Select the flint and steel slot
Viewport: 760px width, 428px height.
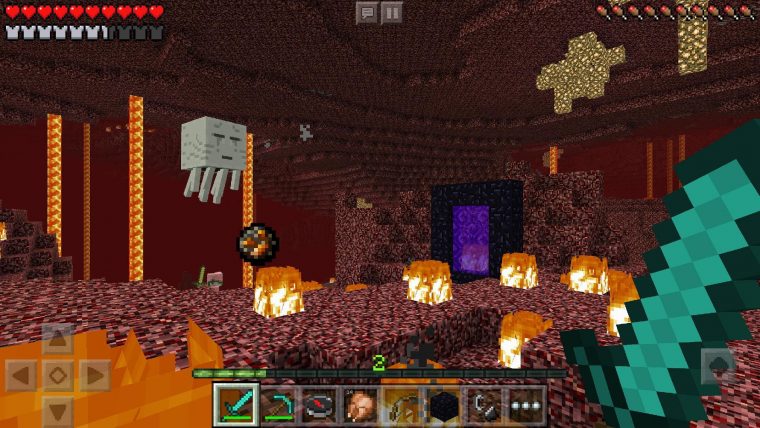tap(485, 405)
